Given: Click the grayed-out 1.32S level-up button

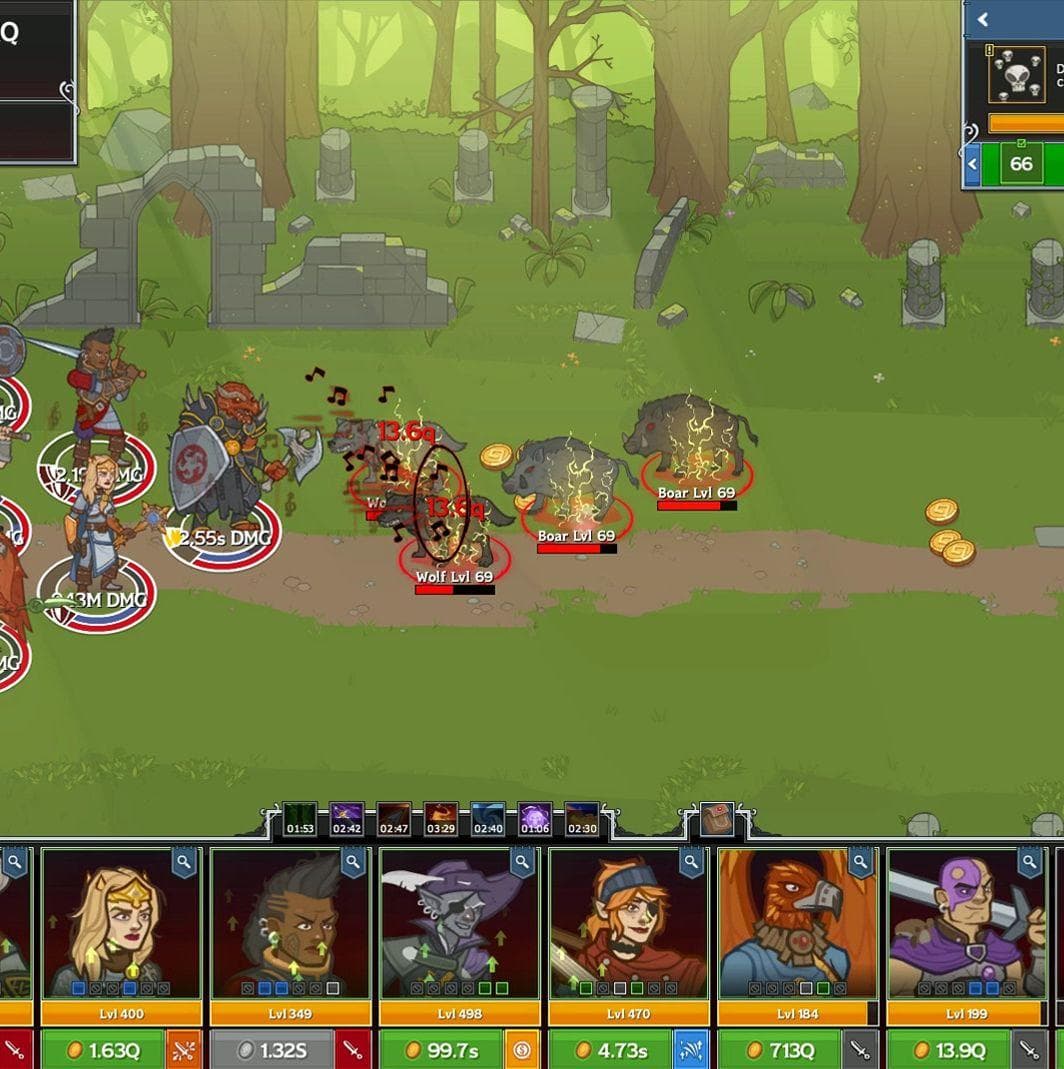Looking at the screenshot, I should tap(271, 1050).
